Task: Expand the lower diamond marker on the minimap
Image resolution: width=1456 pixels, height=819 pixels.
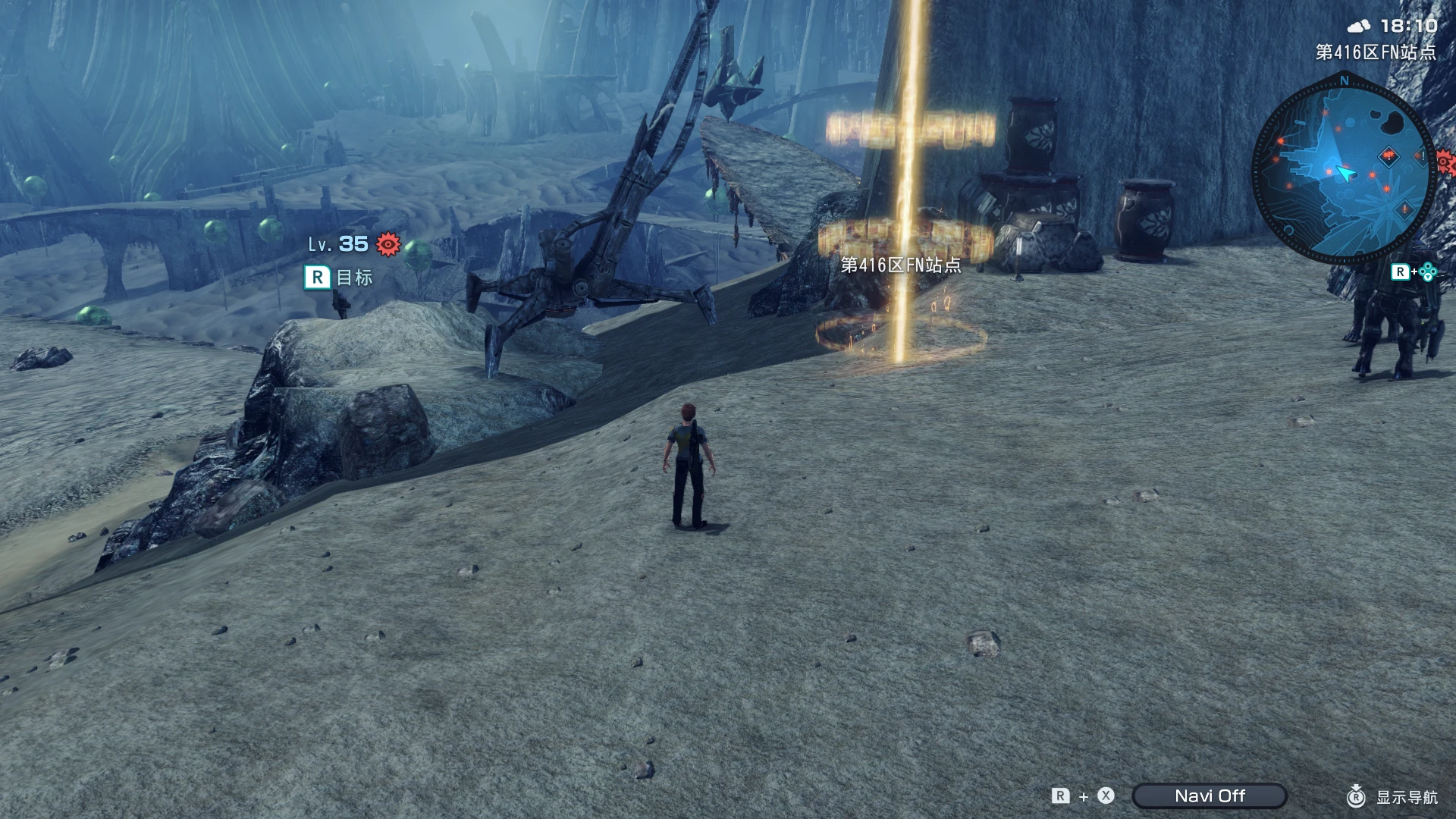Action: click(1404, 209)
